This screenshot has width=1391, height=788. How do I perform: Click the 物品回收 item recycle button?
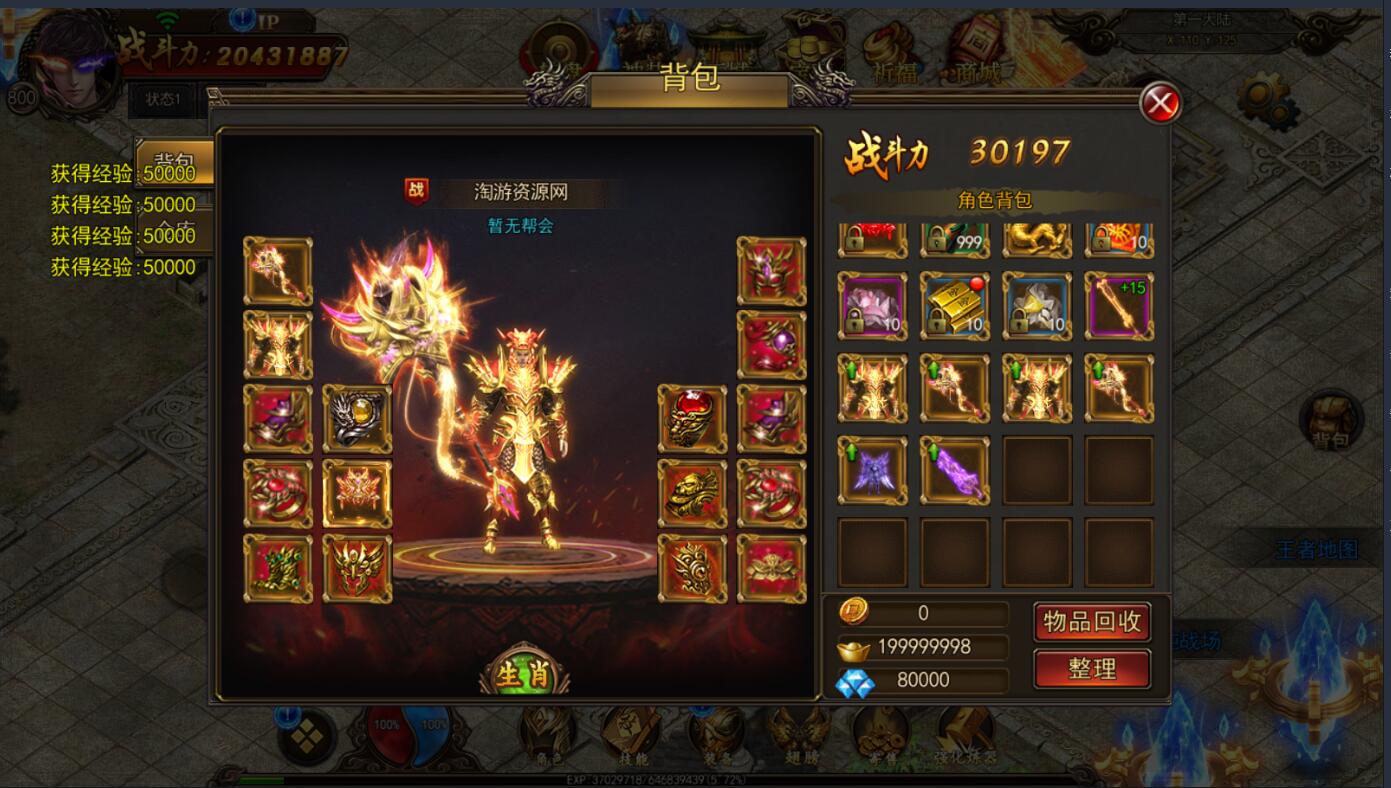1091,622
